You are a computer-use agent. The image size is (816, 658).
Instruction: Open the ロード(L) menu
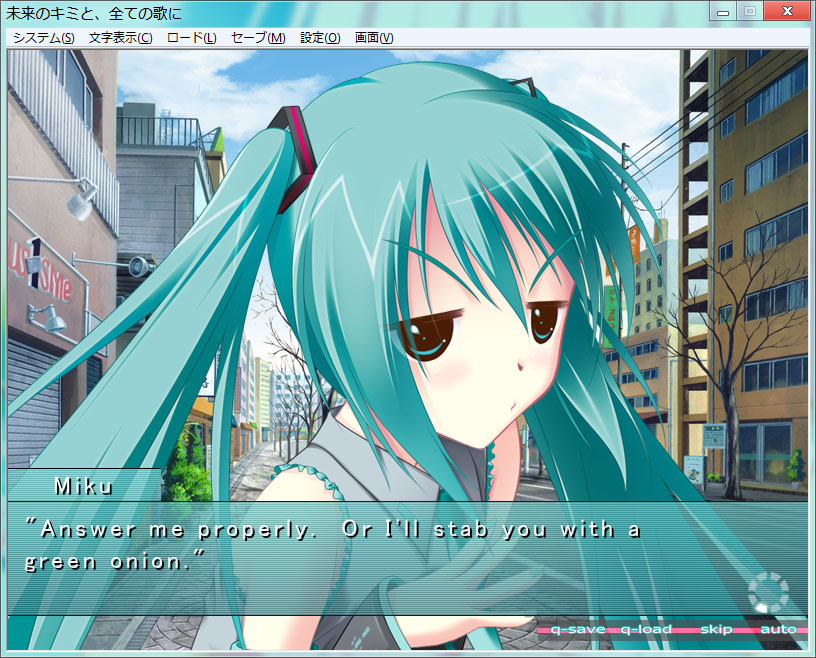tap(191, 38)
